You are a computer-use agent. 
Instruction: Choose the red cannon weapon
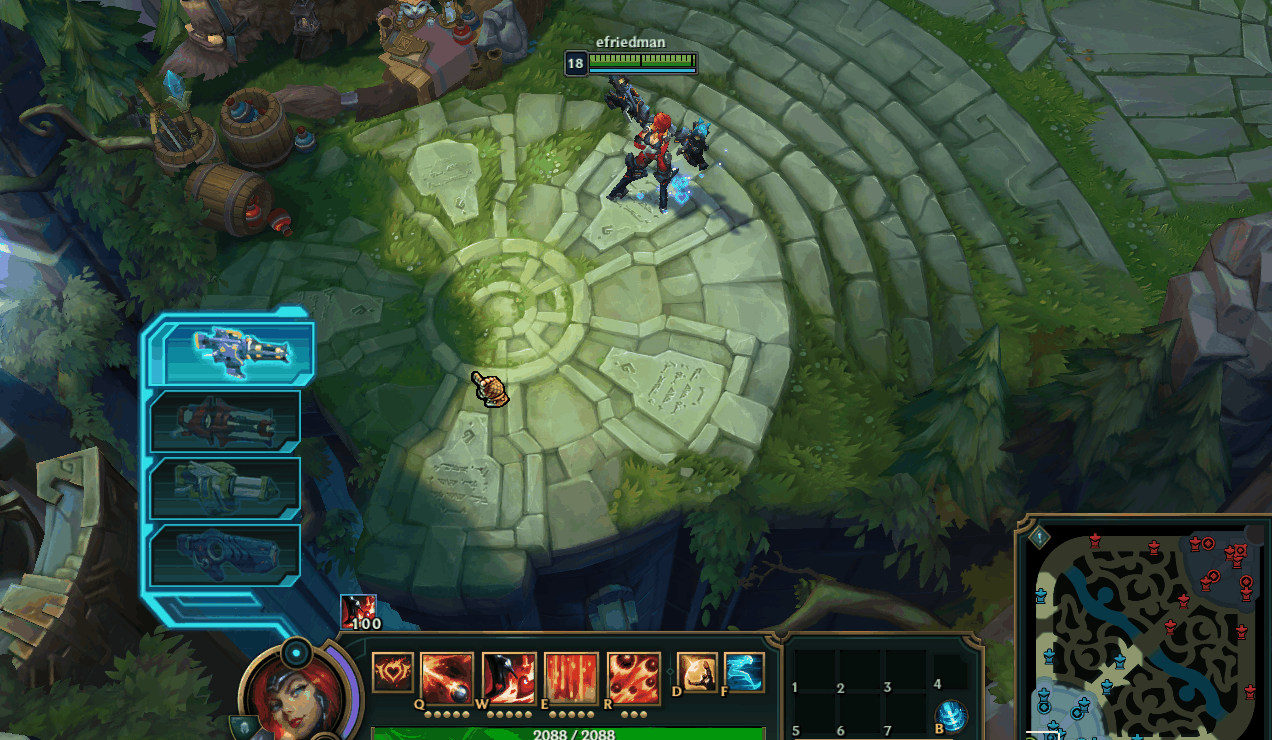pos(226,420)
